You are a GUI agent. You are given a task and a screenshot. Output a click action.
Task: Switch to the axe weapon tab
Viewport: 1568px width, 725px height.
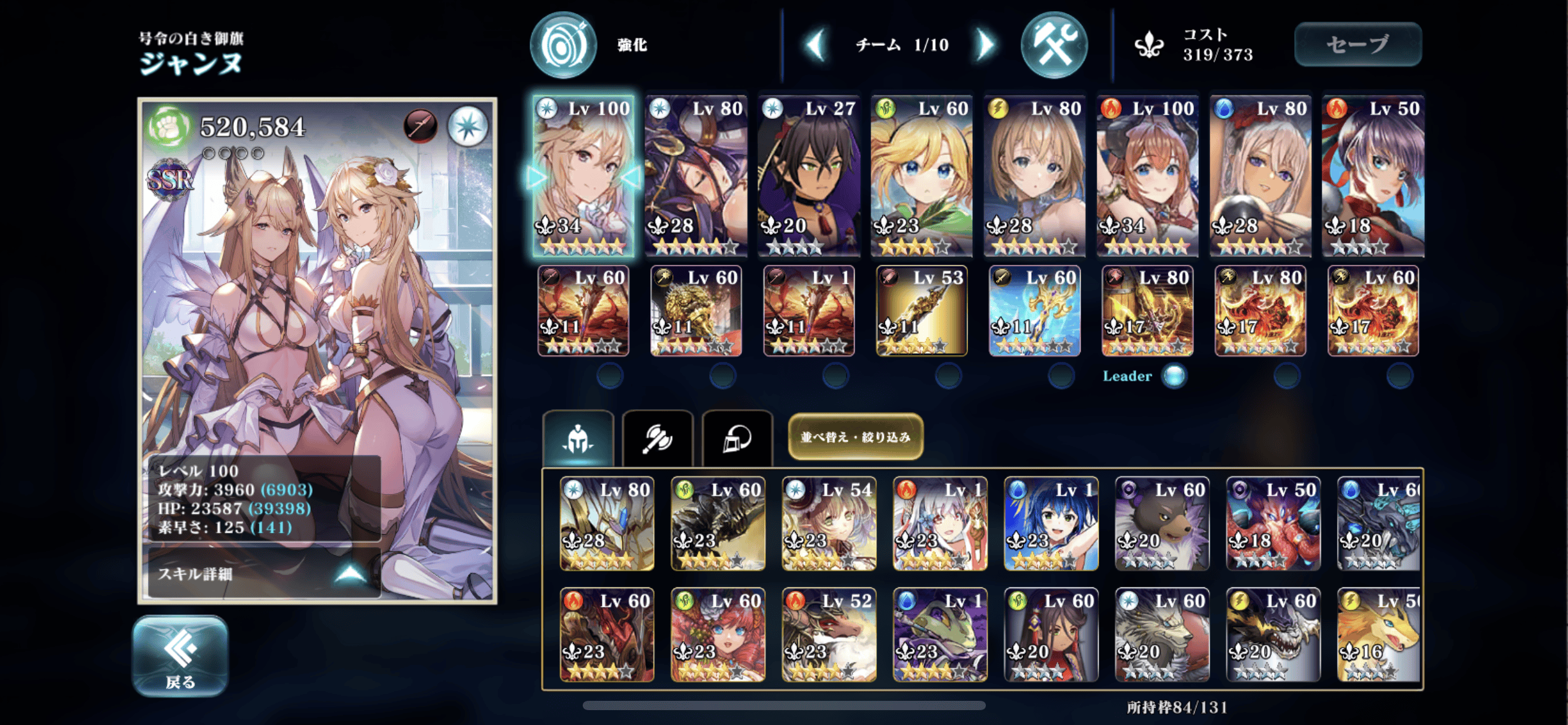click(657, 439)
